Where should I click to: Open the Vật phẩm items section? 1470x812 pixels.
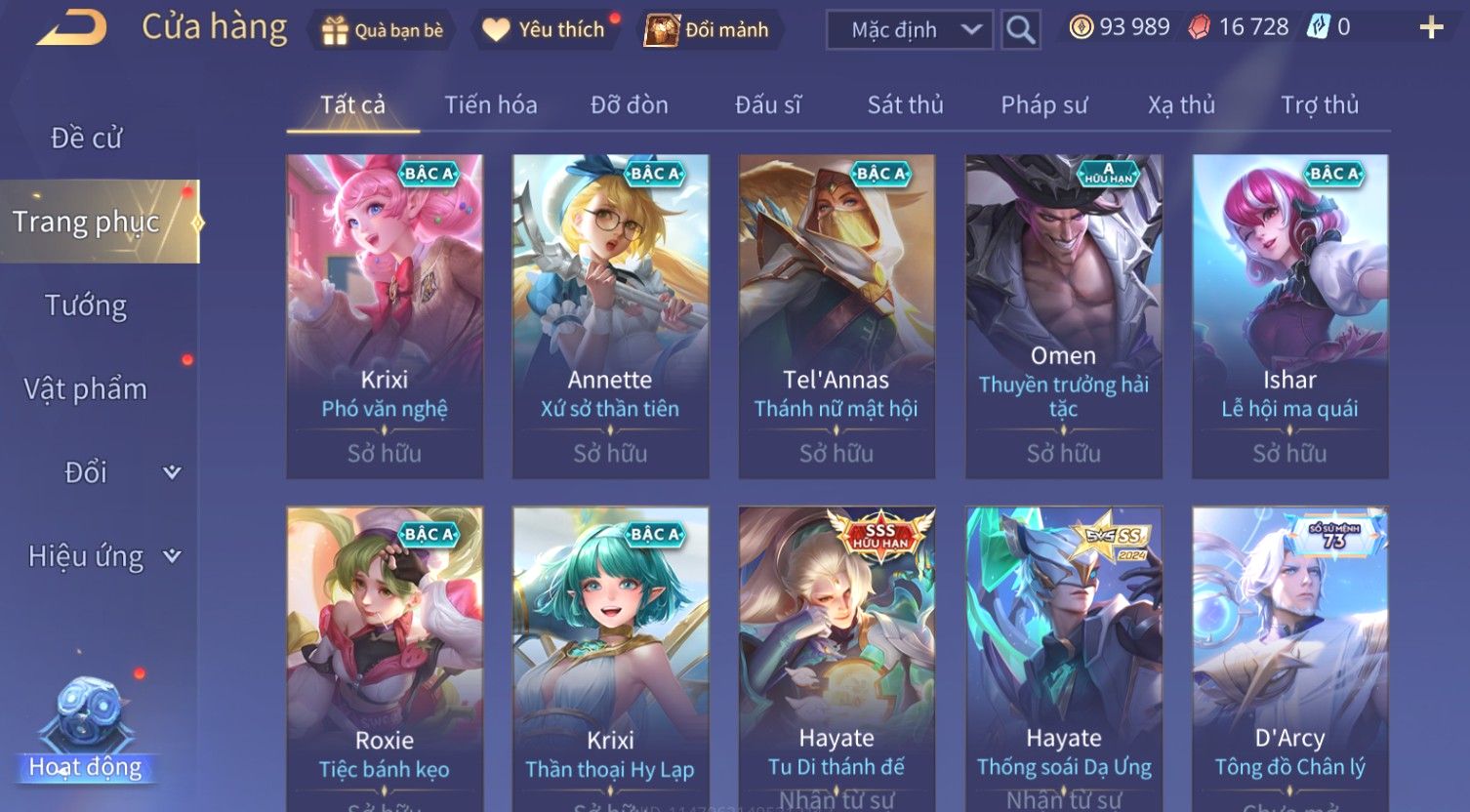coord(86,389)
